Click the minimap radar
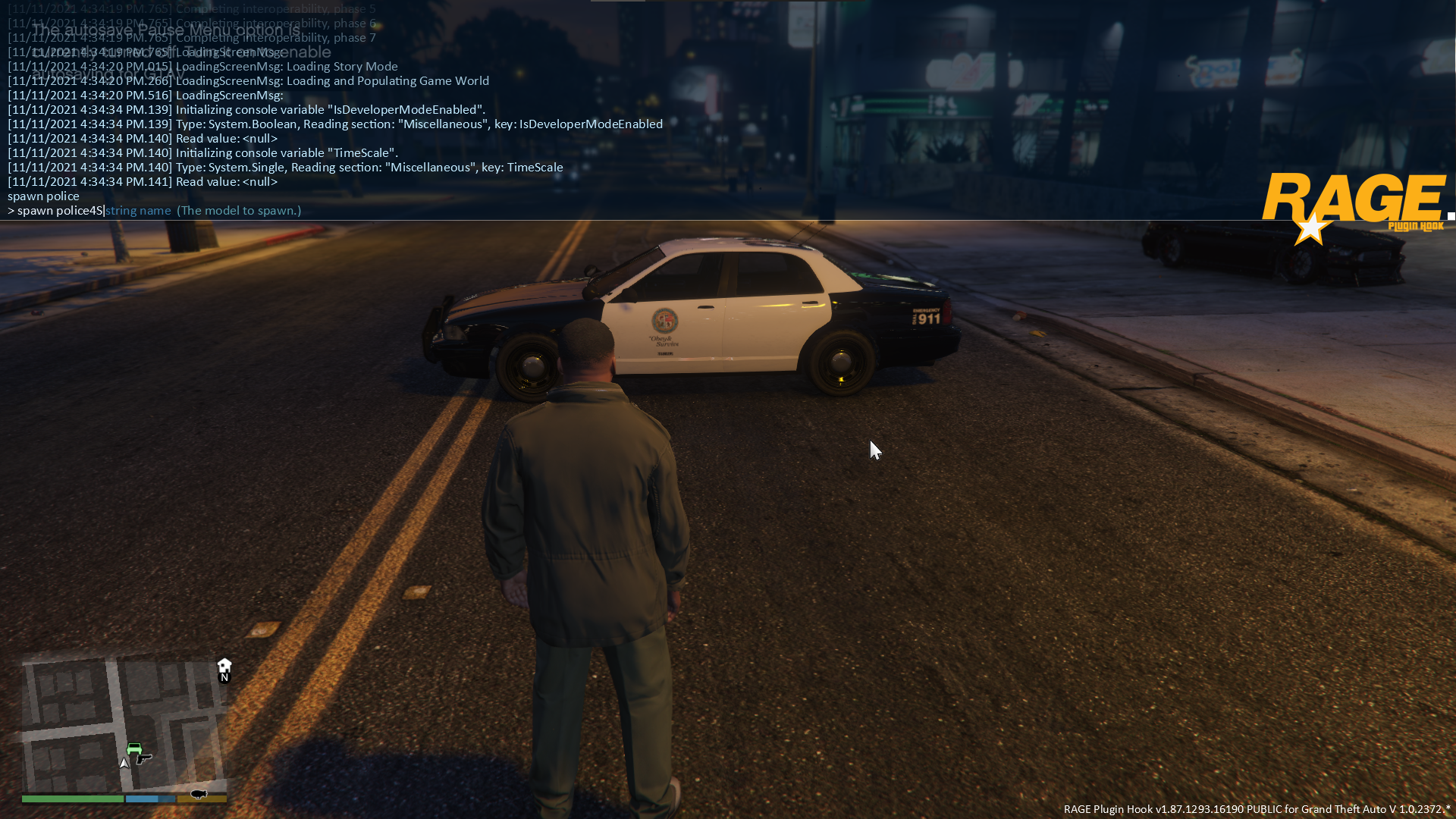 [x=124, y=724]
